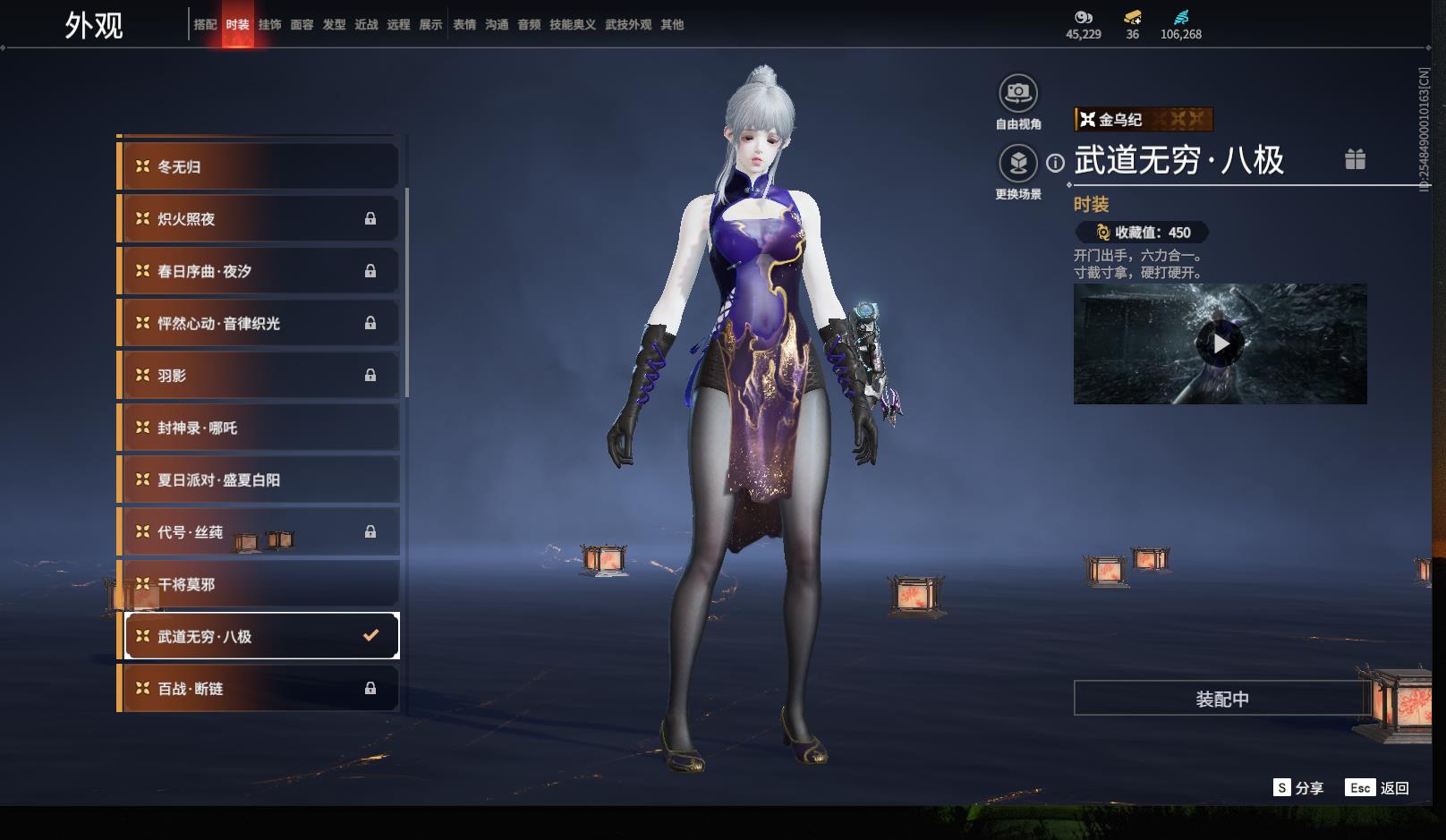Open the 挂饰 accessories tab
The height and width of the screenshot is (840, 1446).
pyautogui.click(x=269, y=25)
